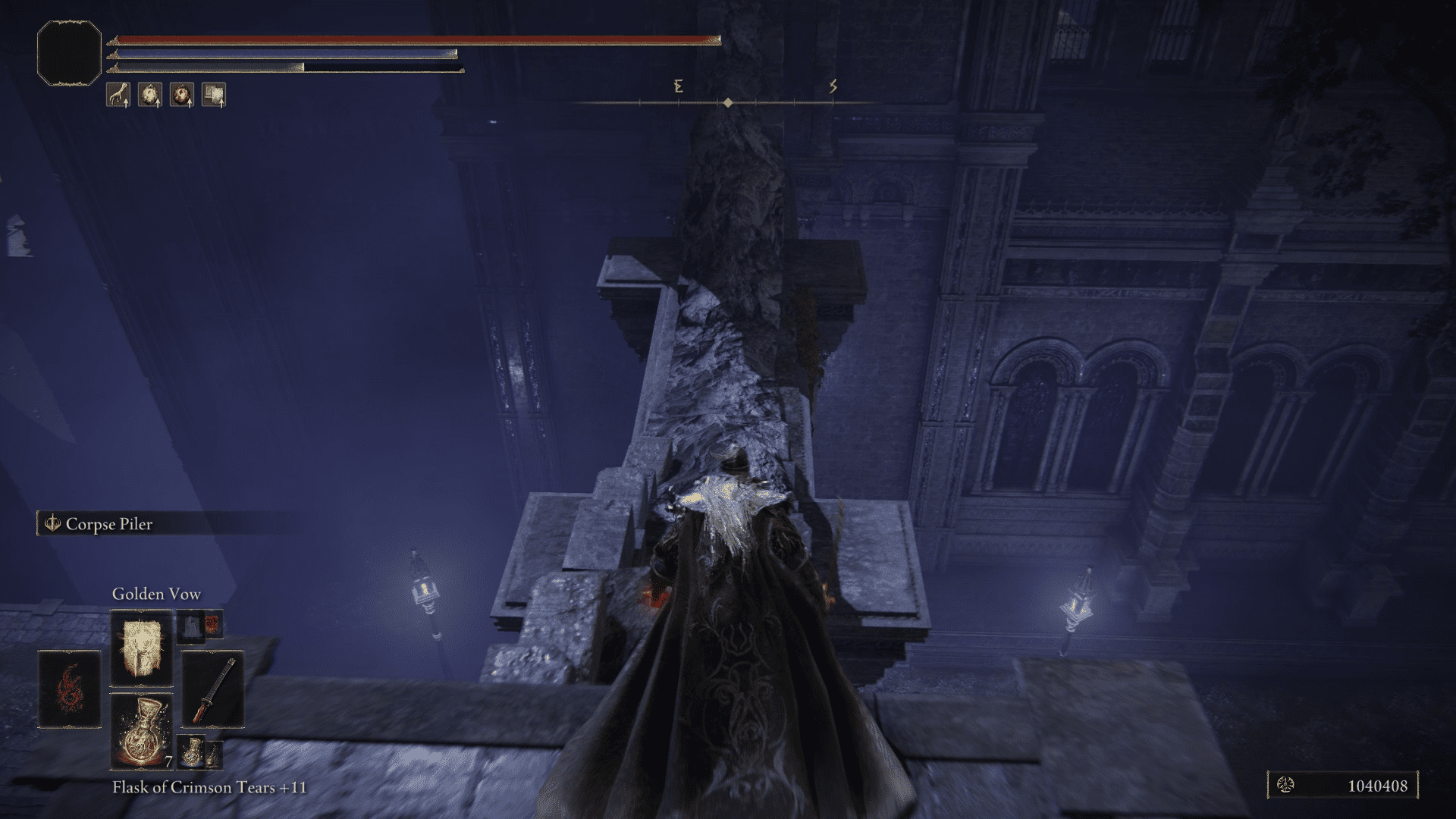Click the second round consumable buff icon

[150, 95]
